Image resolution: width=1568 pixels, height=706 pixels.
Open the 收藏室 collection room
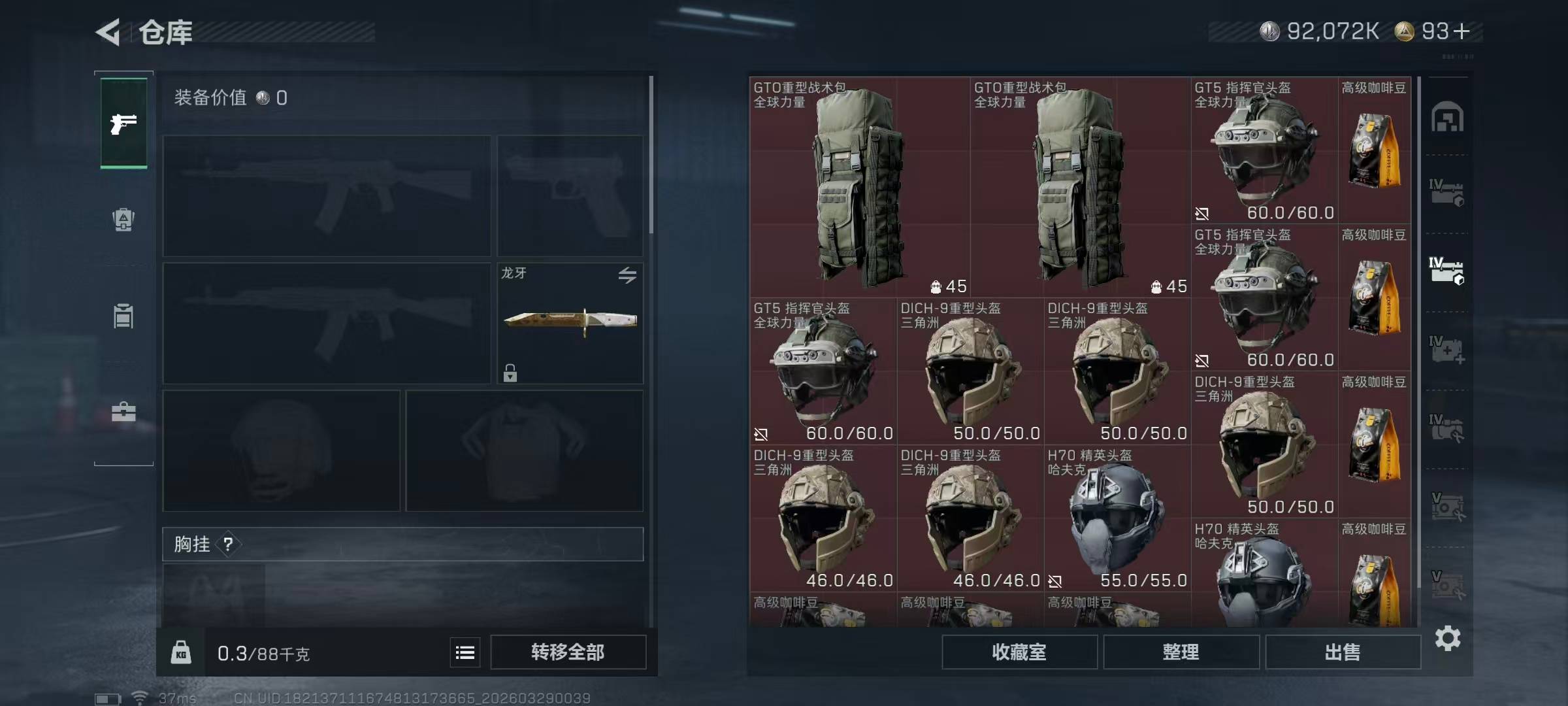(1019, 652)
